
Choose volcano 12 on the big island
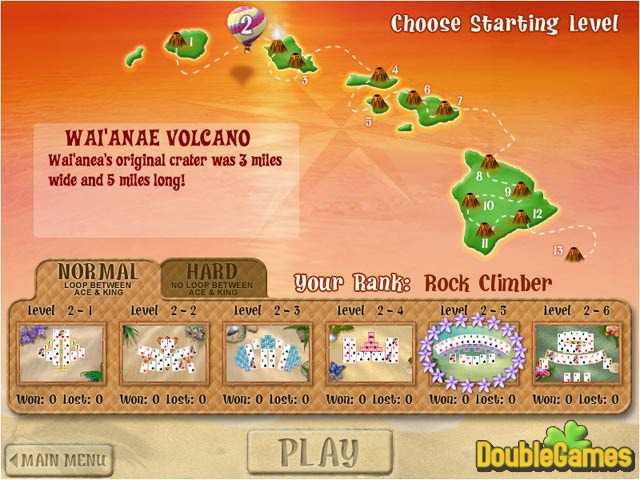[x=520, y=217]
